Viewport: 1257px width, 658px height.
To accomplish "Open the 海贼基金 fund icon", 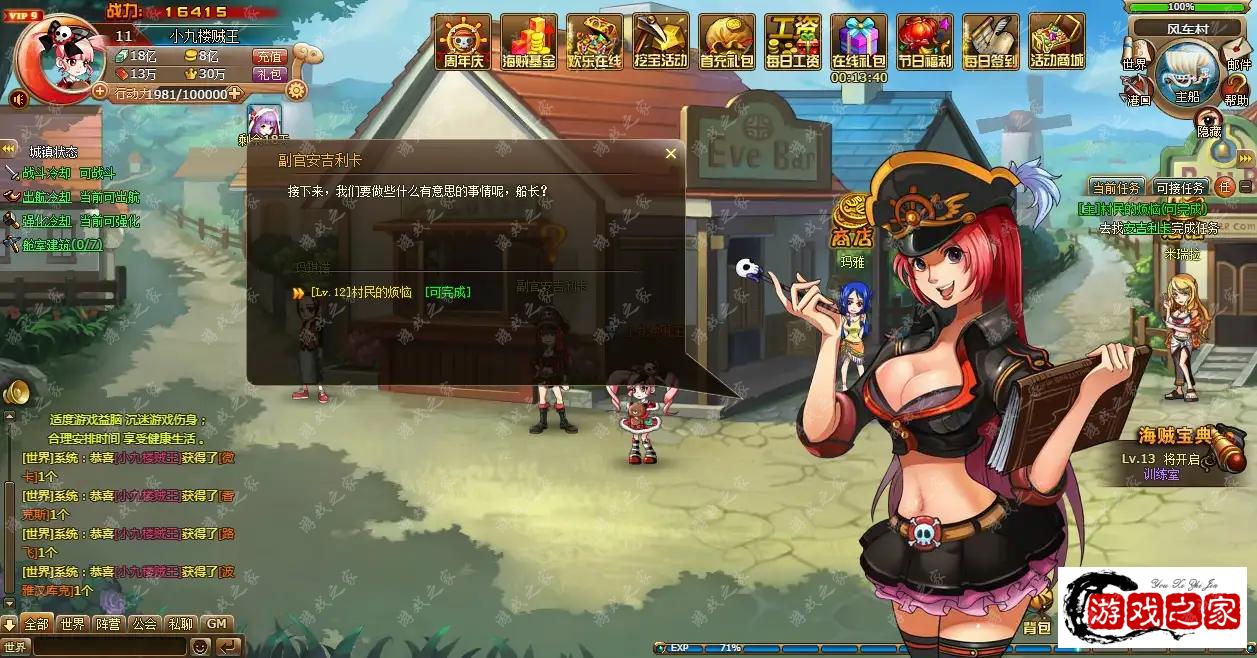I will (528, 42).
